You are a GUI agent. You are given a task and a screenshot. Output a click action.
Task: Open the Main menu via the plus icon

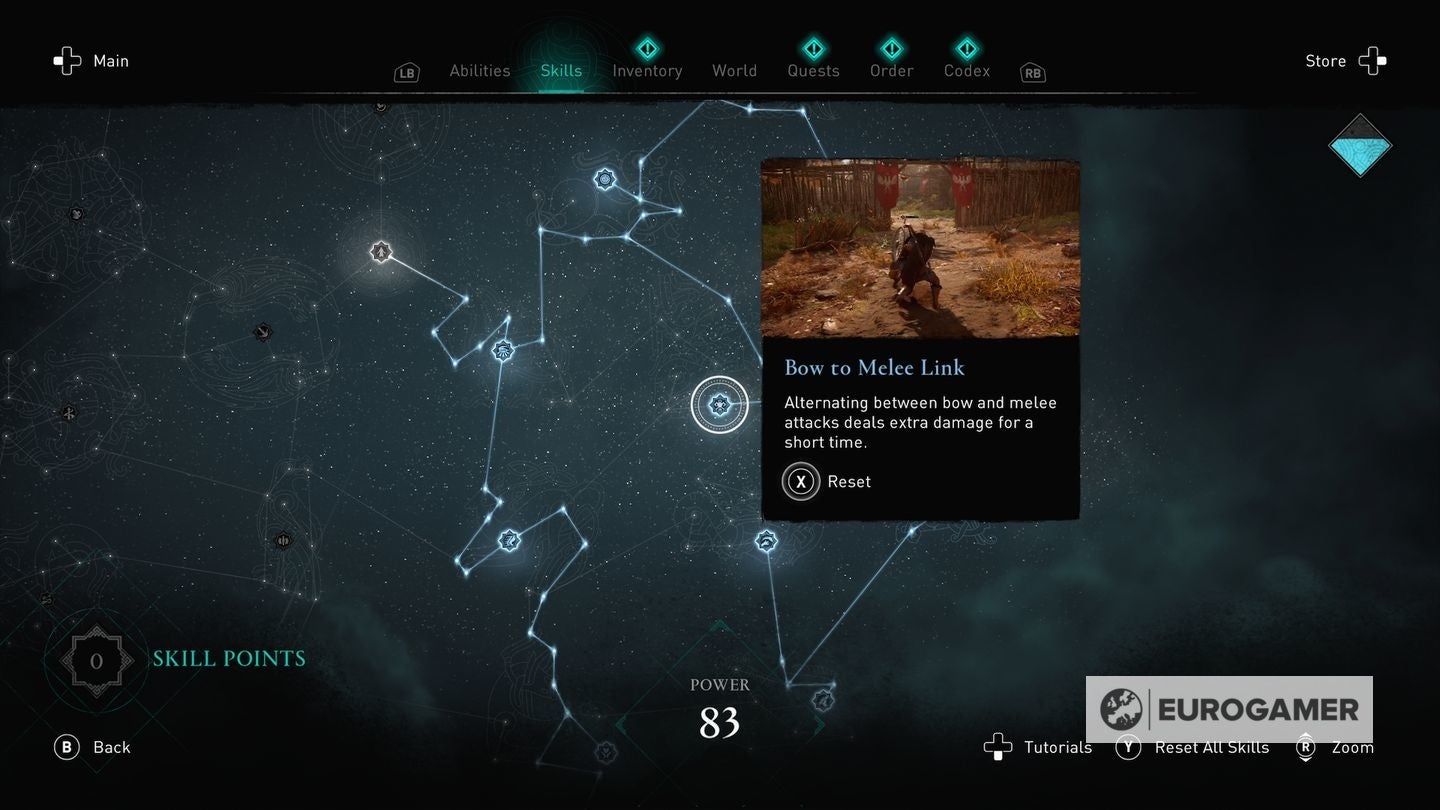[x=67, y=61]
